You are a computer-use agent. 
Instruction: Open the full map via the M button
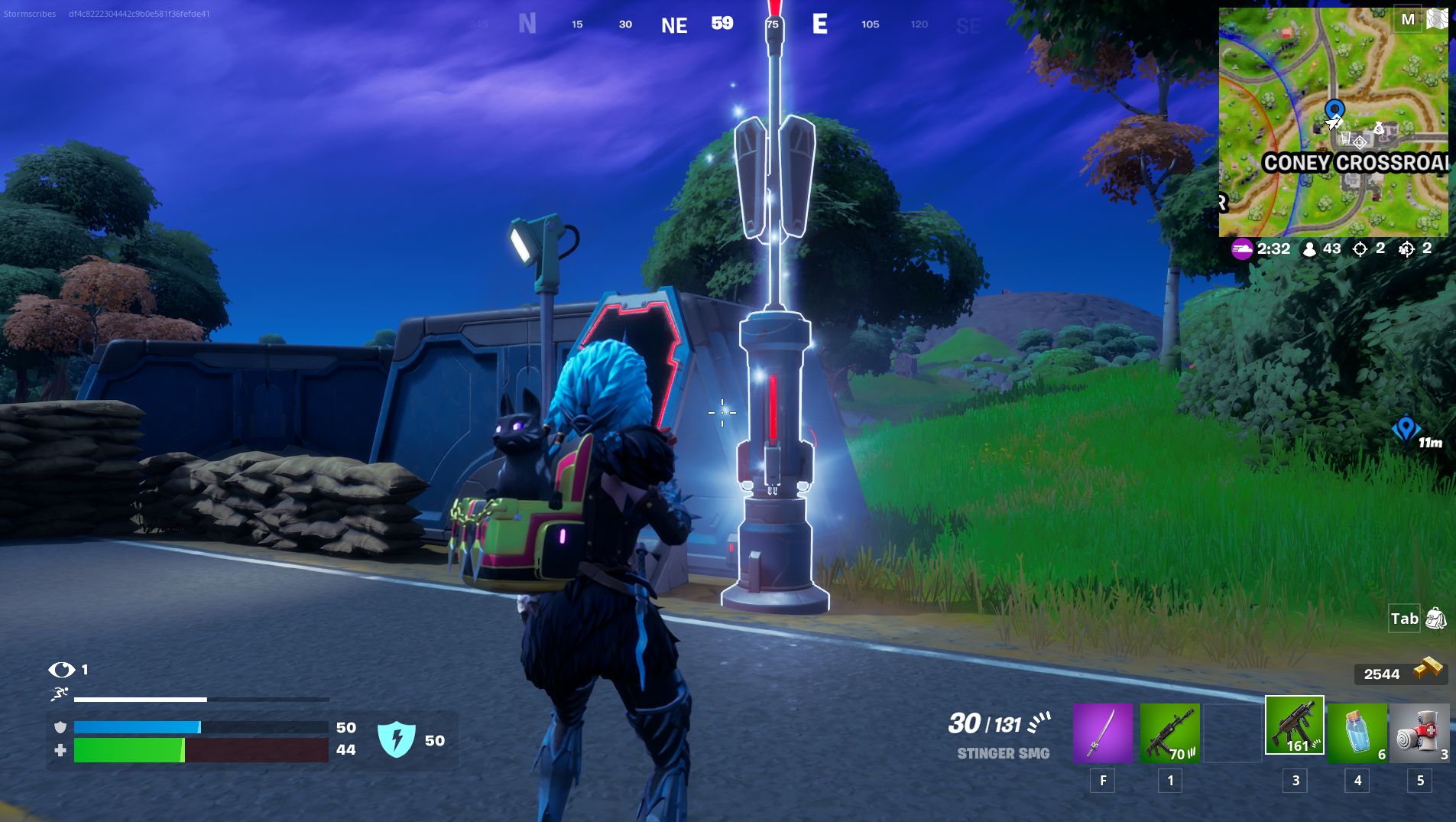1409,17
